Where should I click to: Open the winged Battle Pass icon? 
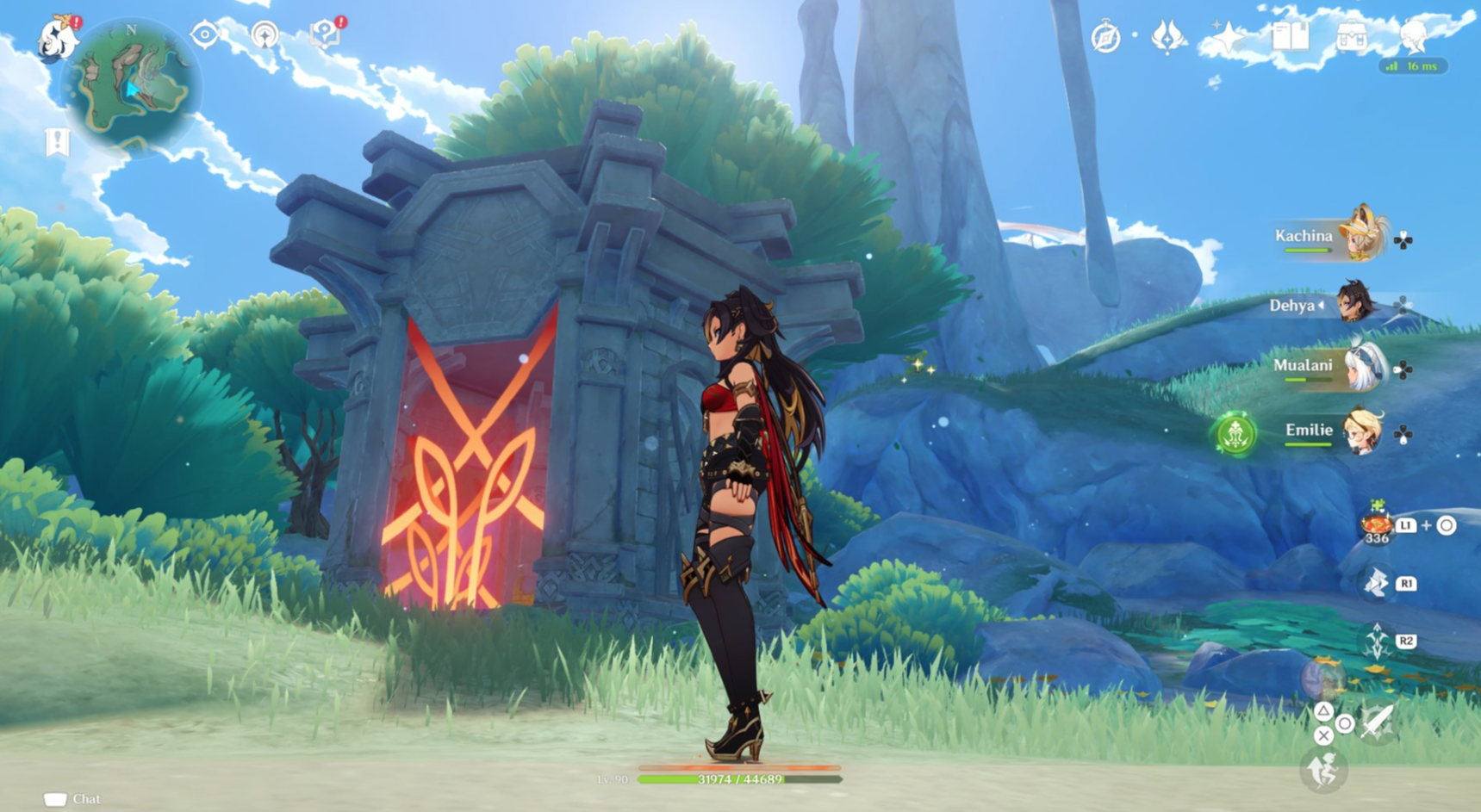[1167, 37]
